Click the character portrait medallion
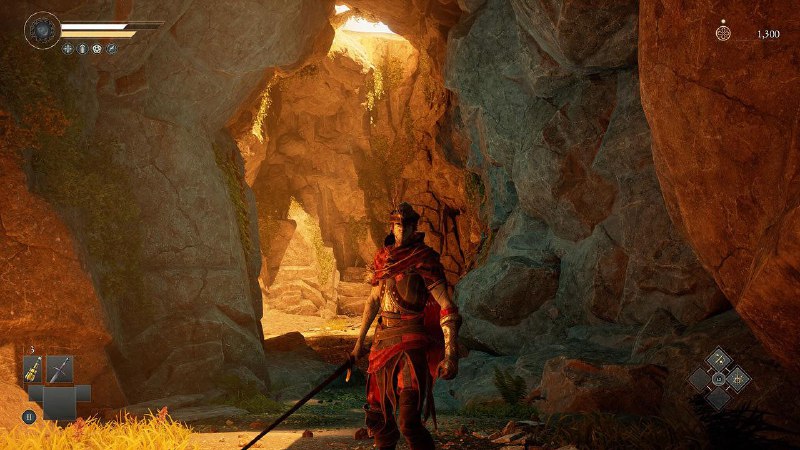The image size is (800, 450). click(43, 29)
